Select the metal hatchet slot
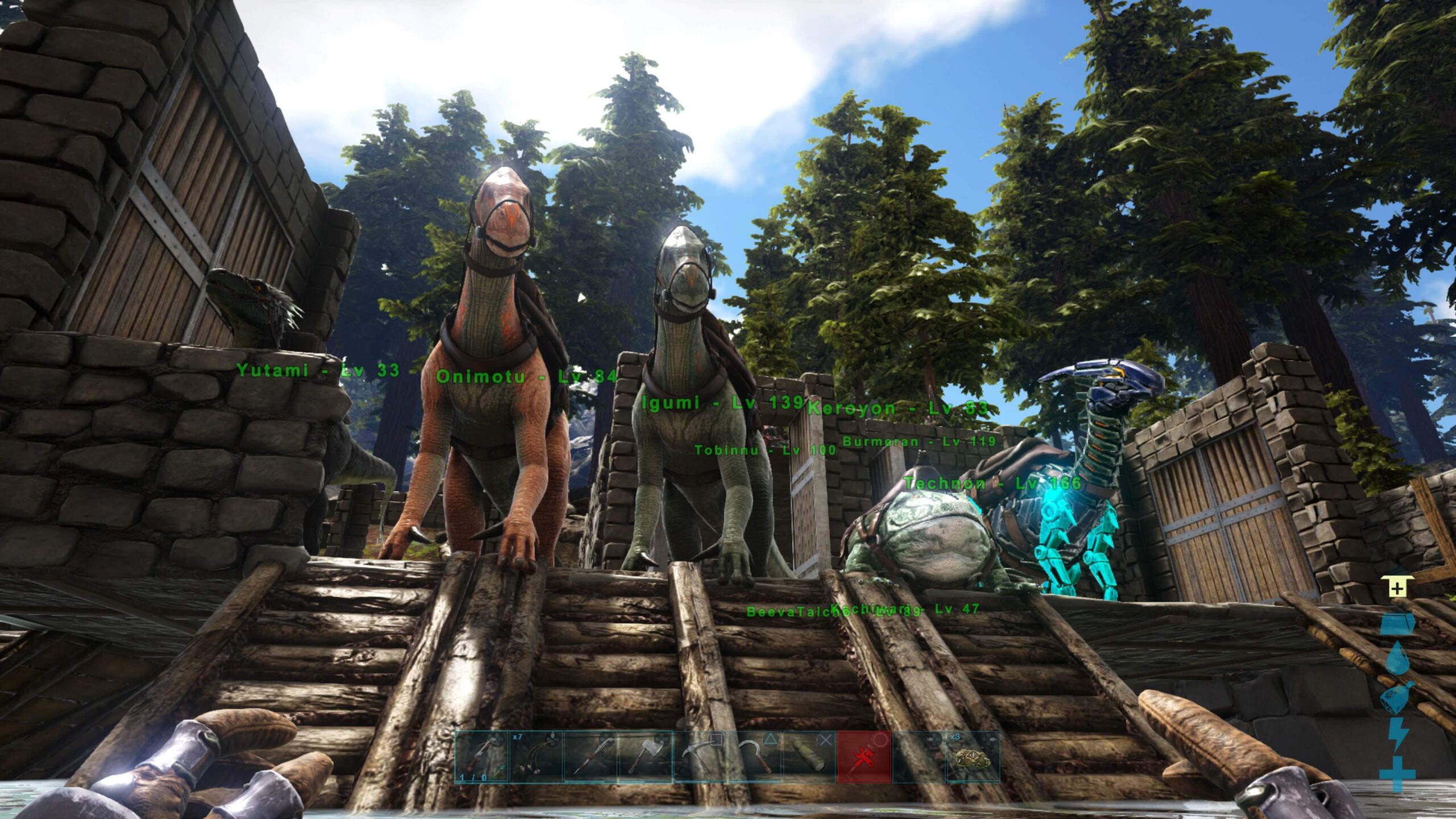The image size is (1456, 819). [x=645, y=757]
